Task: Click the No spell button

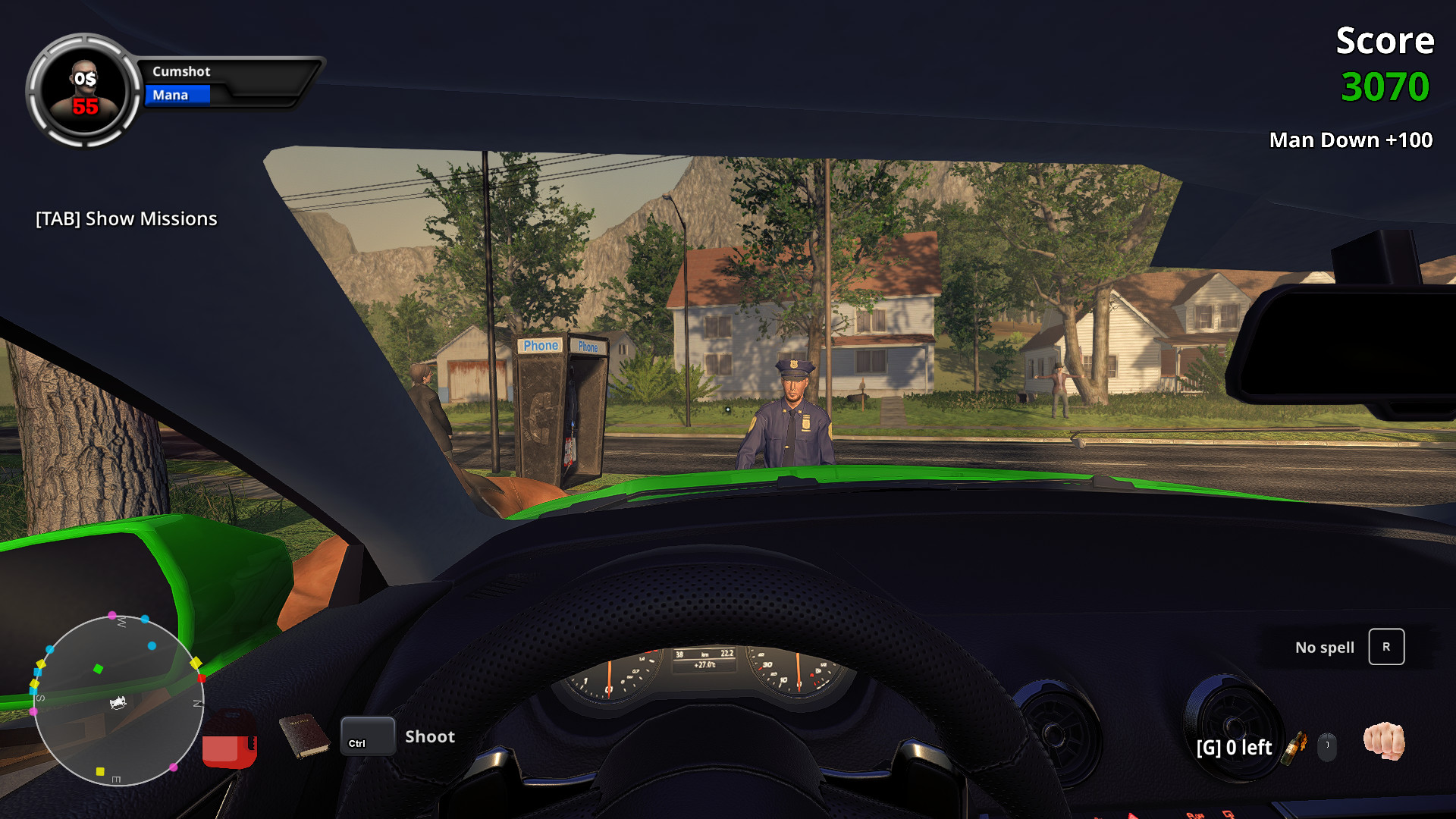Action: (x=1324, y=647)
